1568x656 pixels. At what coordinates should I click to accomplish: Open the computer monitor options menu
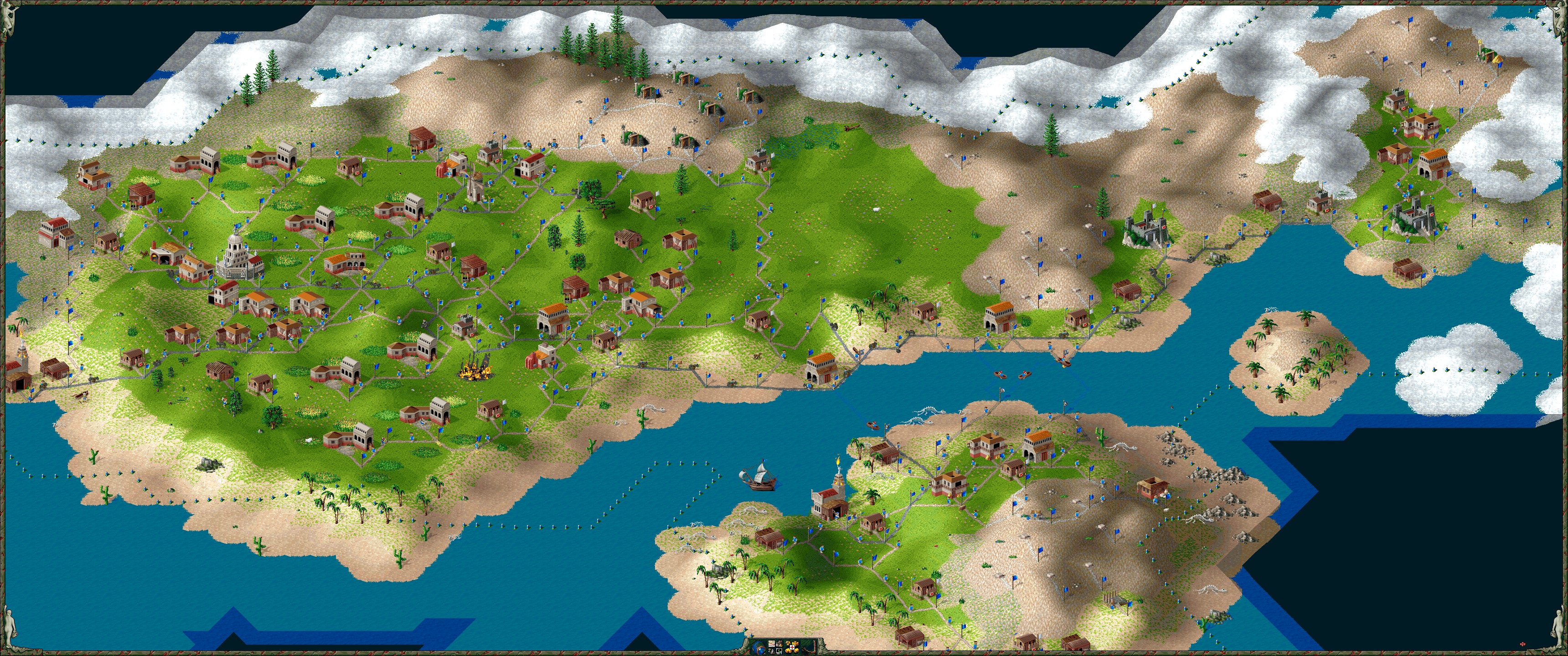pyautogui.click(x=779, y=651)
